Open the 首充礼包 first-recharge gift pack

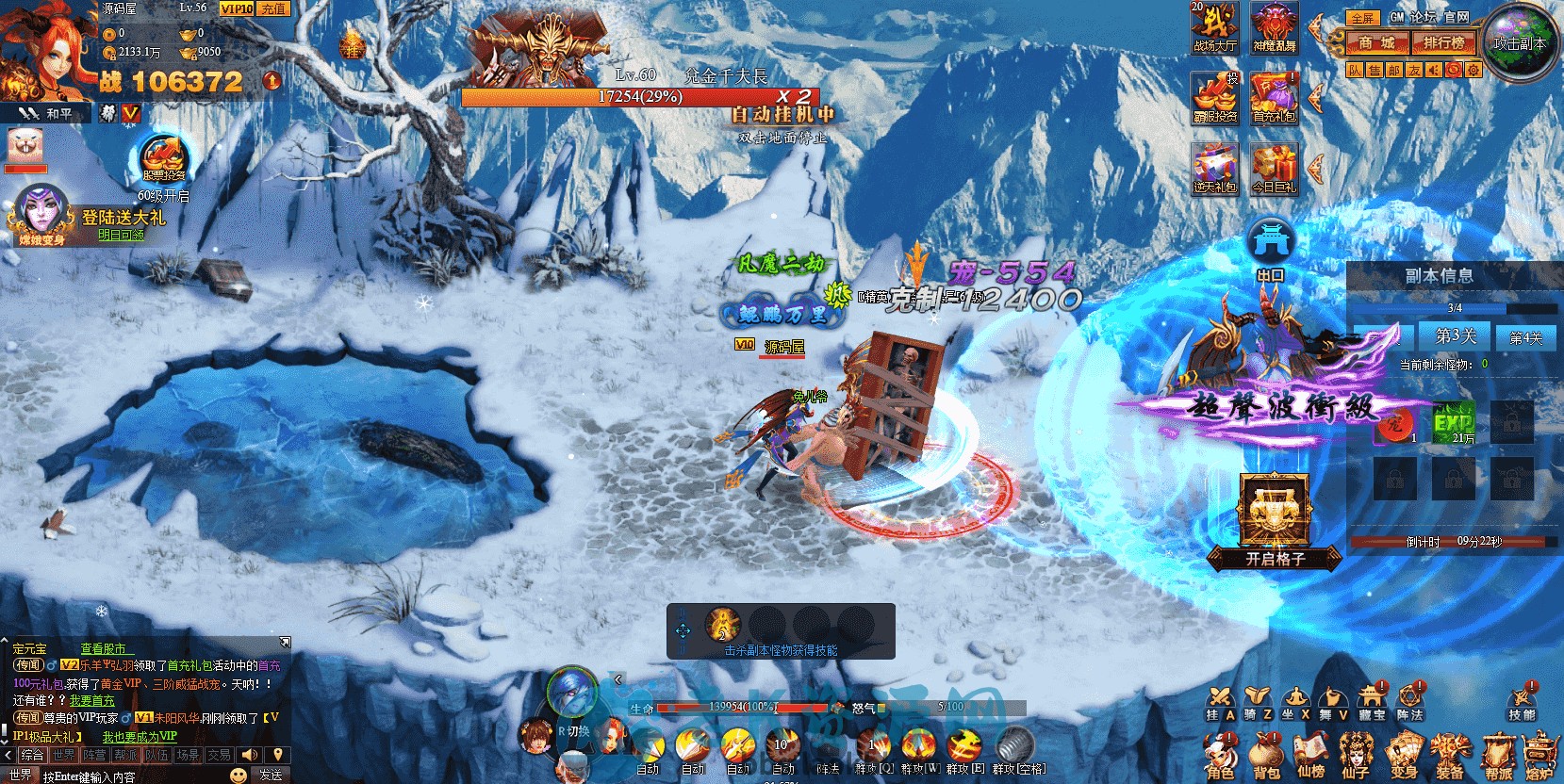coord(1274,98)
